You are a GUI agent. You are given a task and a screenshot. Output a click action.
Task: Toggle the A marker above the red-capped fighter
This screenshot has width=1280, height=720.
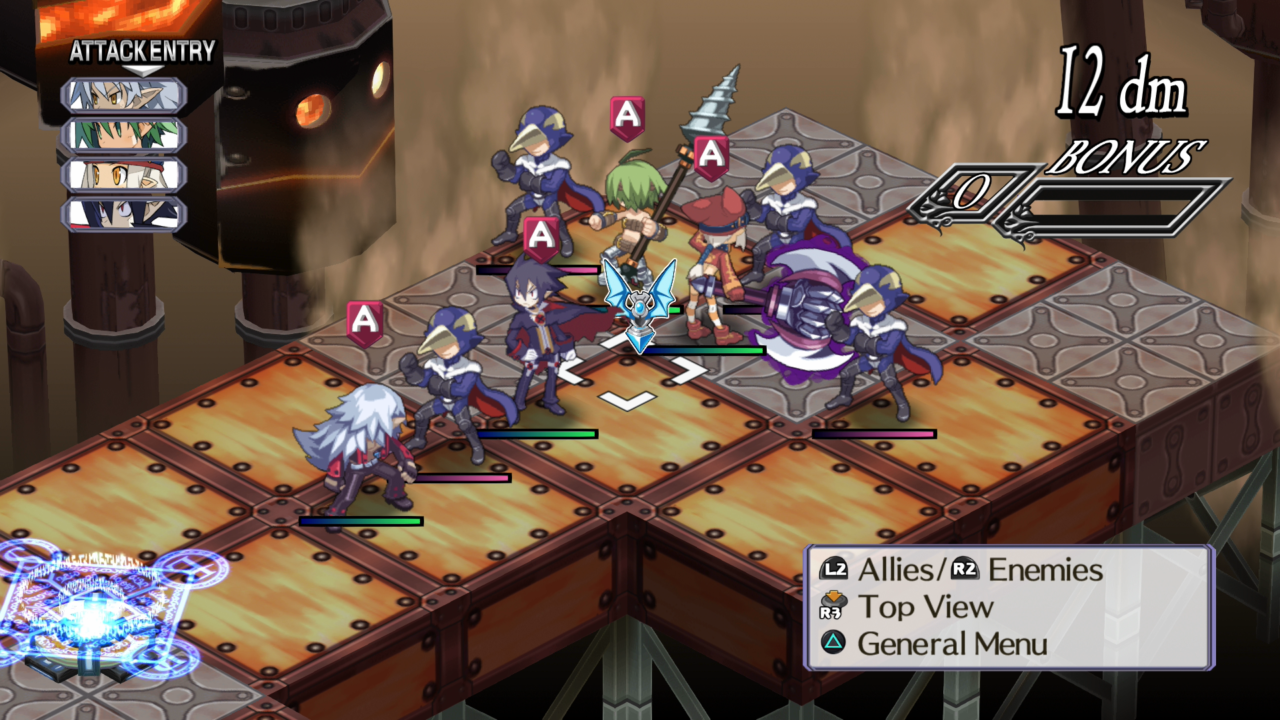[x=712, y=155]
